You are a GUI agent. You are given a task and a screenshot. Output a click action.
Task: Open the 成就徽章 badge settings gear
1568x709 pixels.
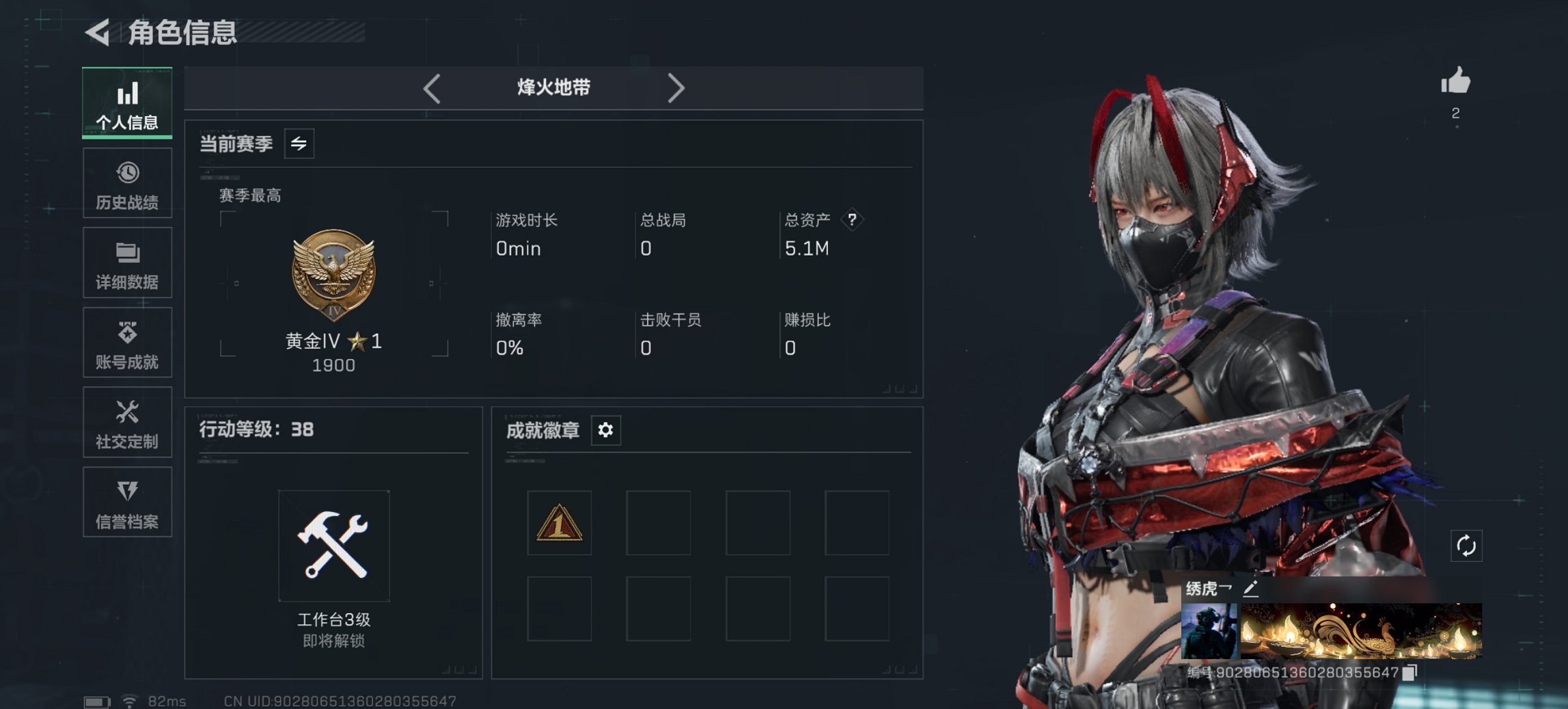(605, 430)
